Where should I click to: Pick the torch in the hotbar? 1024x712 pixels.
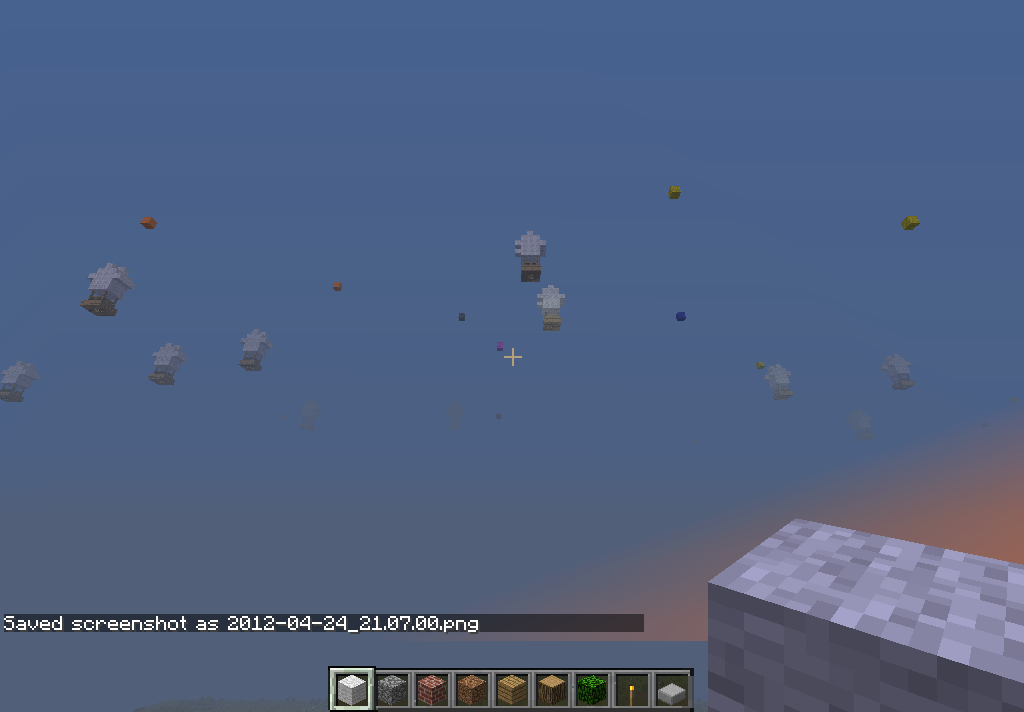click(631, 689)
